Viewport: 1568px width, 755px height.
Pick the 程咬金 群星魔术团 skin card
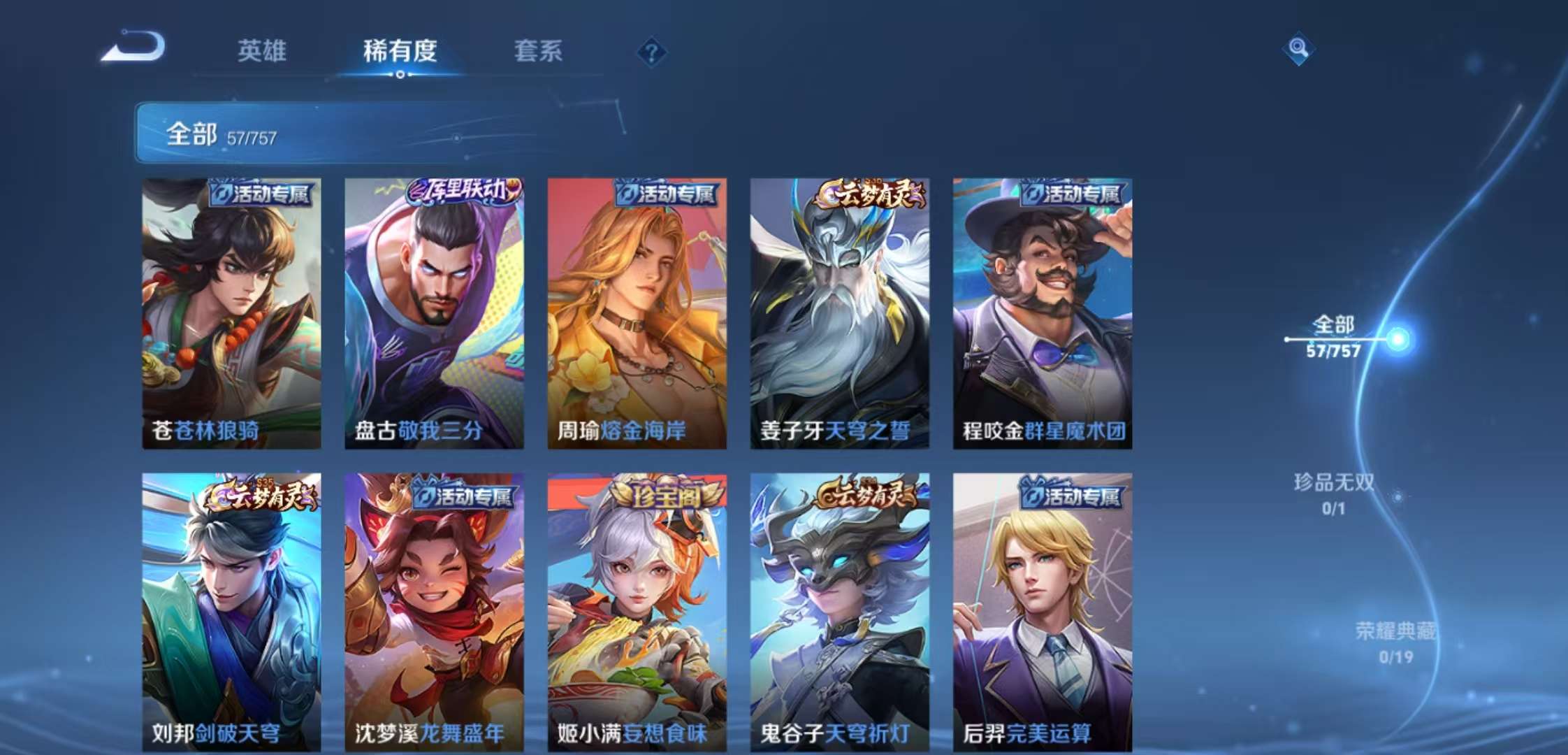tap(1042, 313)
